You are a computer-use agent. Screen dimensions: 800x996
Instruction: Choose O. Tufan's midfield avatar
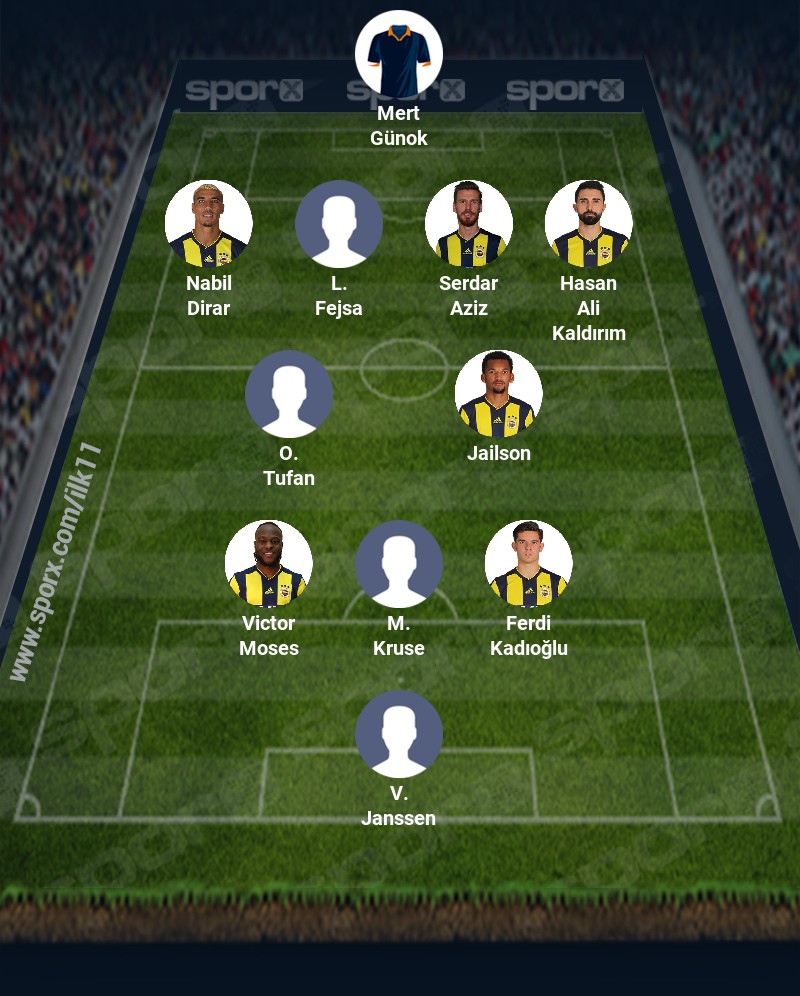(x=289, y=394)
